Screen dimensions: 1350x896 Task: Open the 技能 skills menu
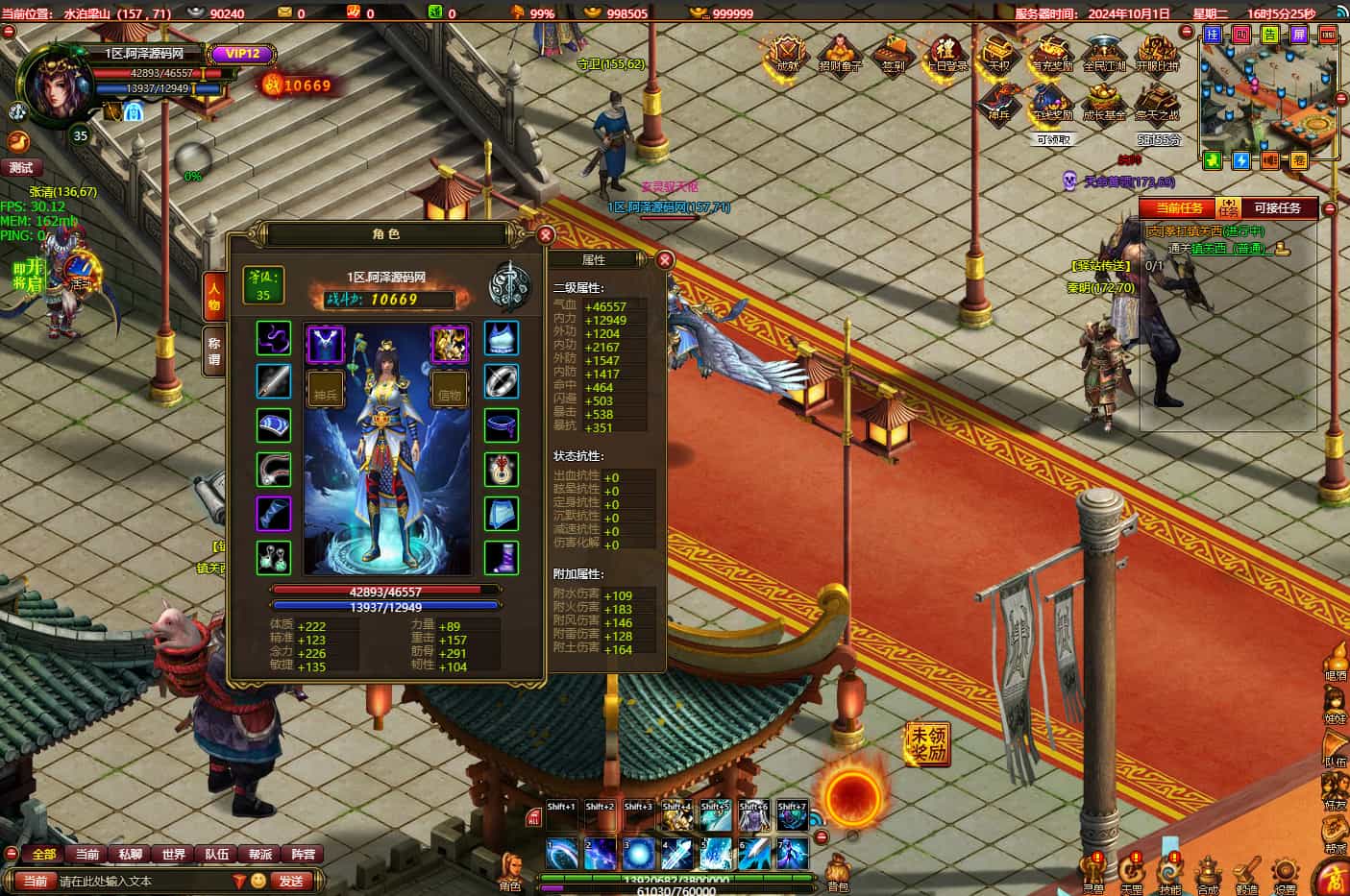(x=1169, y=872)
